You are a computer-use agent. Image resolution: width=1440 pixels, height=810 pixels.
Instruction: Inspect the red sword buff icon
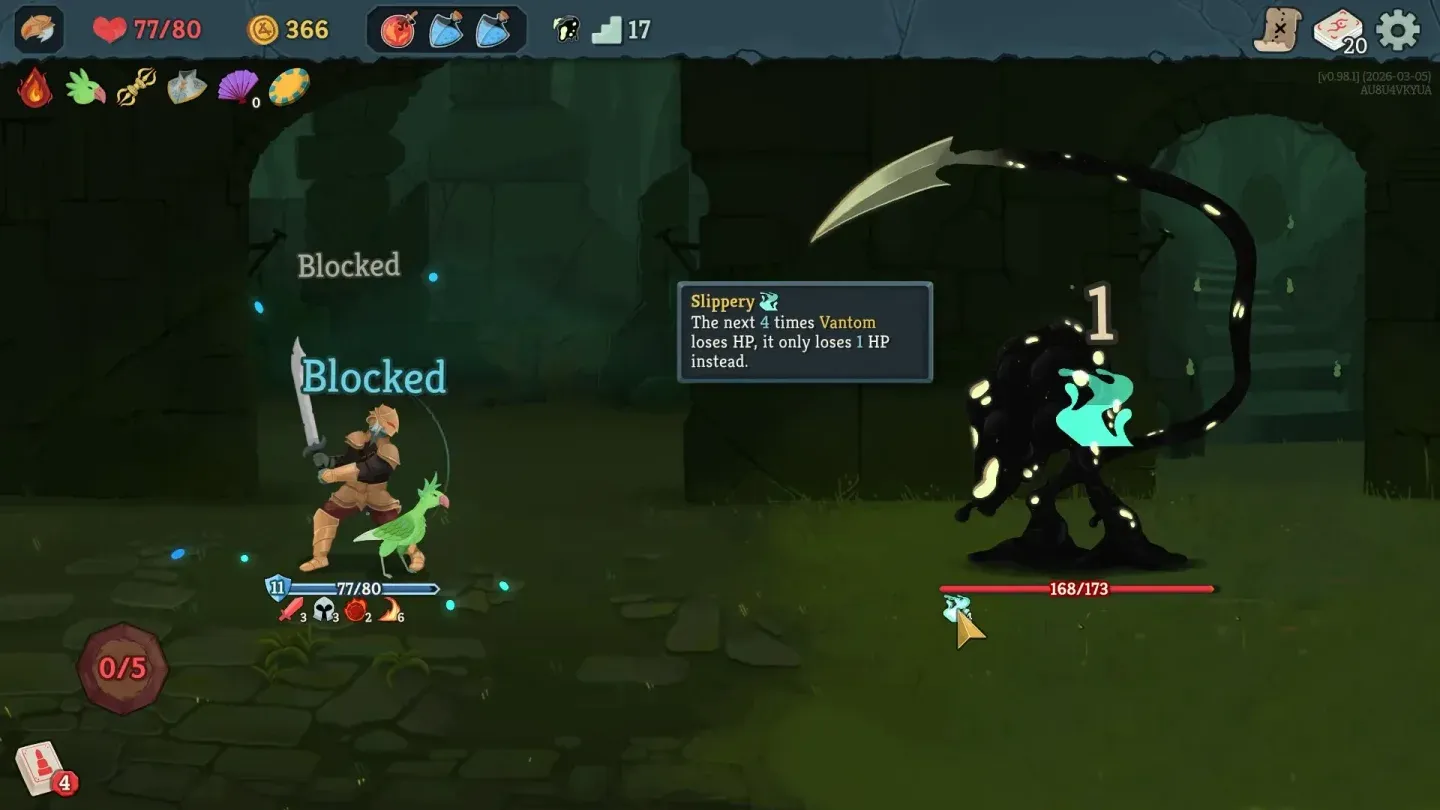291,609
